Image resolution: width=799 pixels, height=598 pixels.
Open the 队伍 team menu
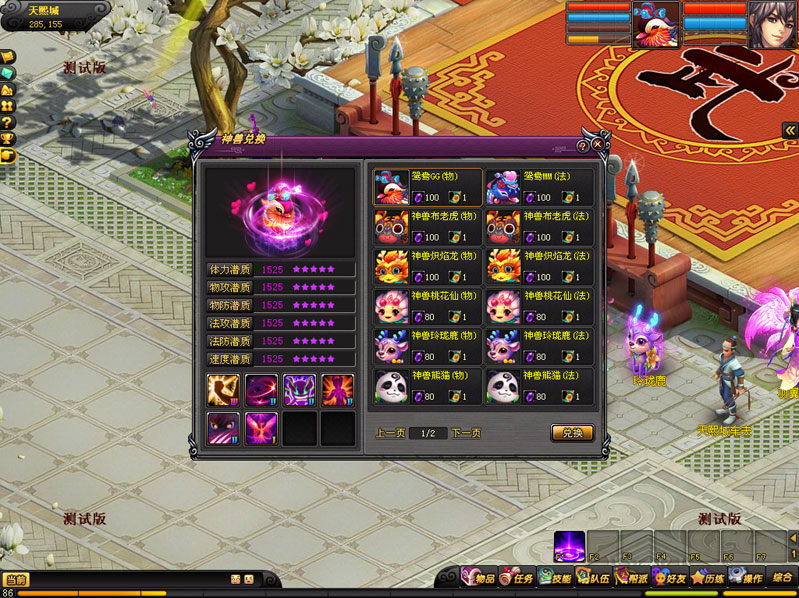click(x=593, y=578)
